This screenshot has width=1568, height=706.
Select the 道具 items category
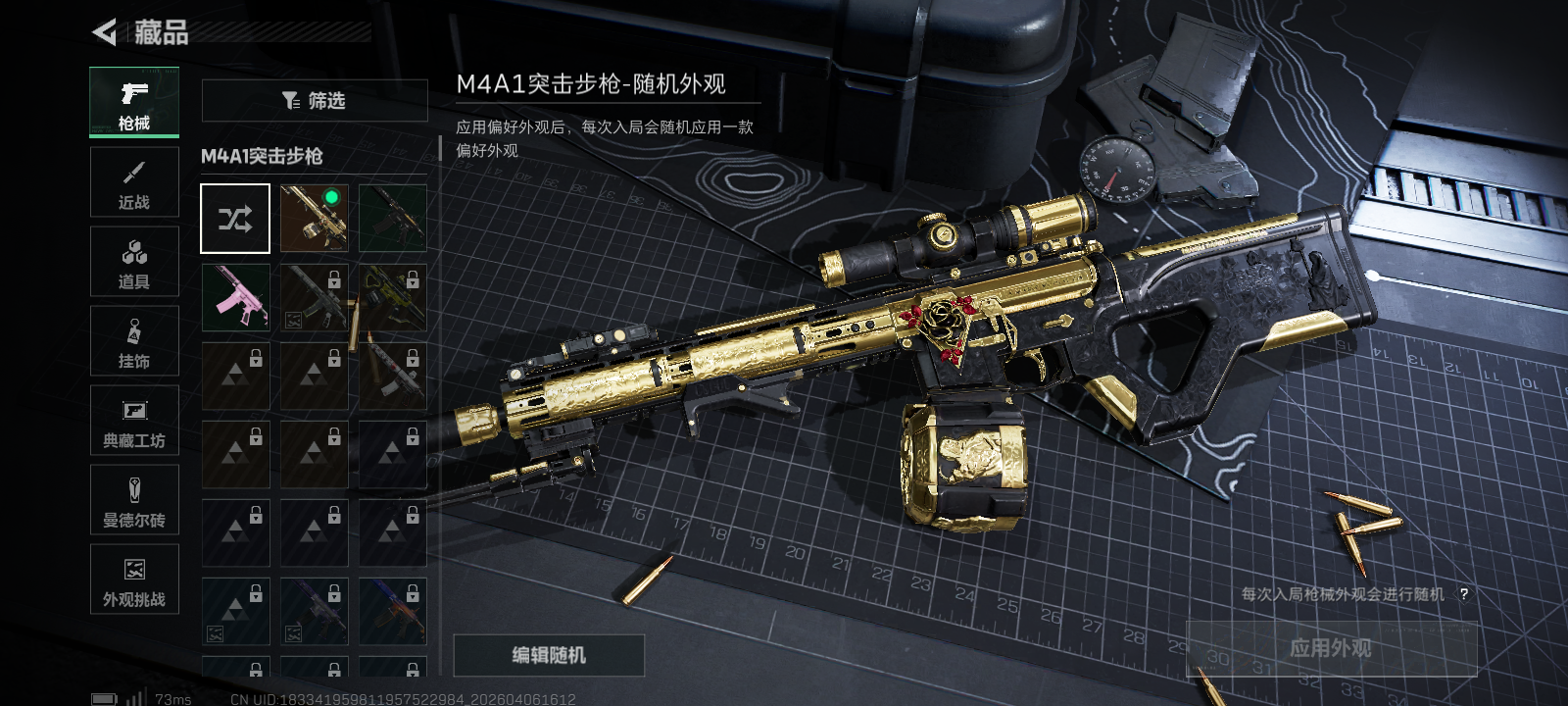pyautogui.click(x=134, y=262)
